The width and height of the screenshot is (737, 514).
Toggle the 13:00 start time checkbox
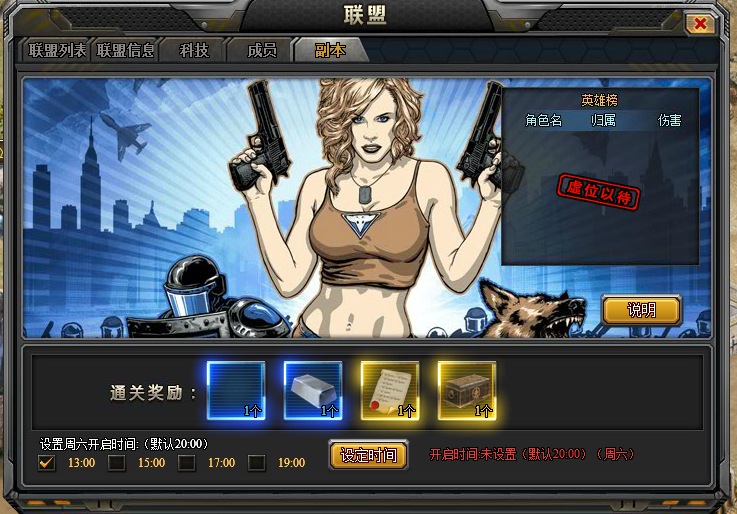click(x=46, y=463)
